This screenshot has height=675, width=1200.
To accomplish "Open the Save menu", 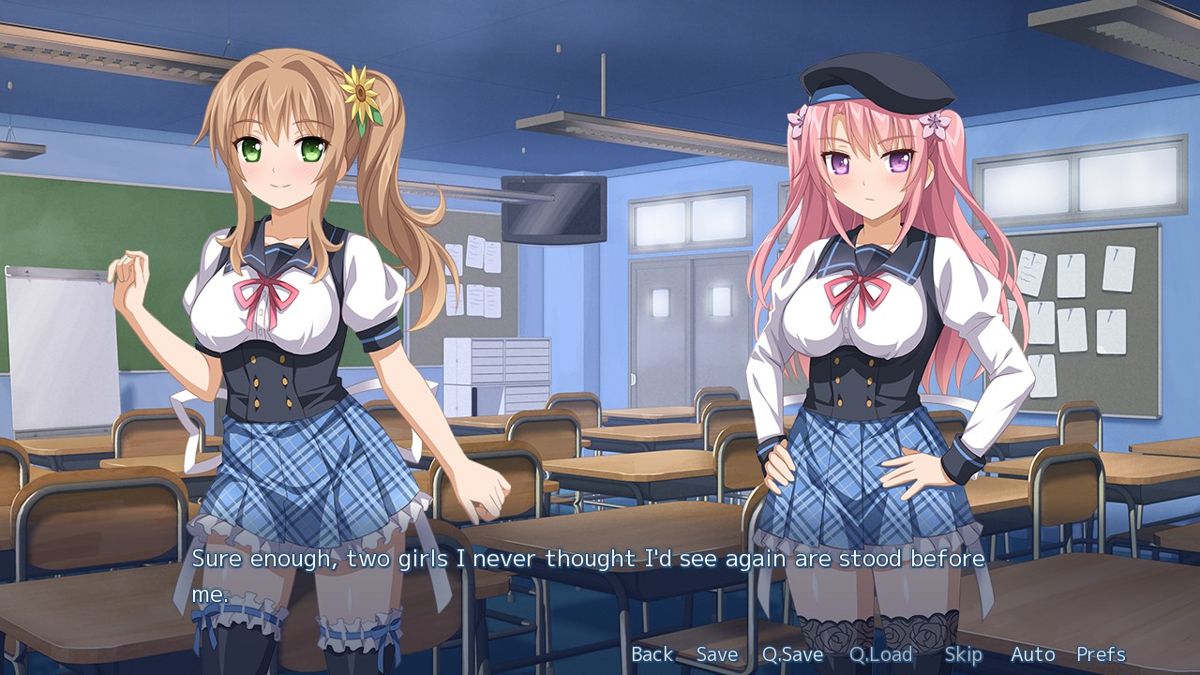I will click(717, 655).
